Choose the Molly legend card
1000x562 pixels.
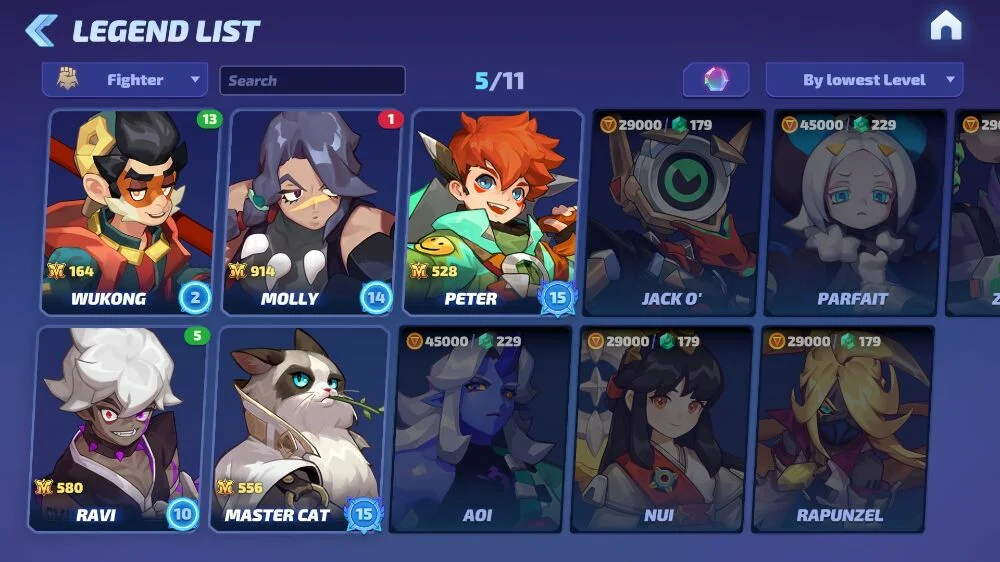pyautogui.click(x=309, y=212)
